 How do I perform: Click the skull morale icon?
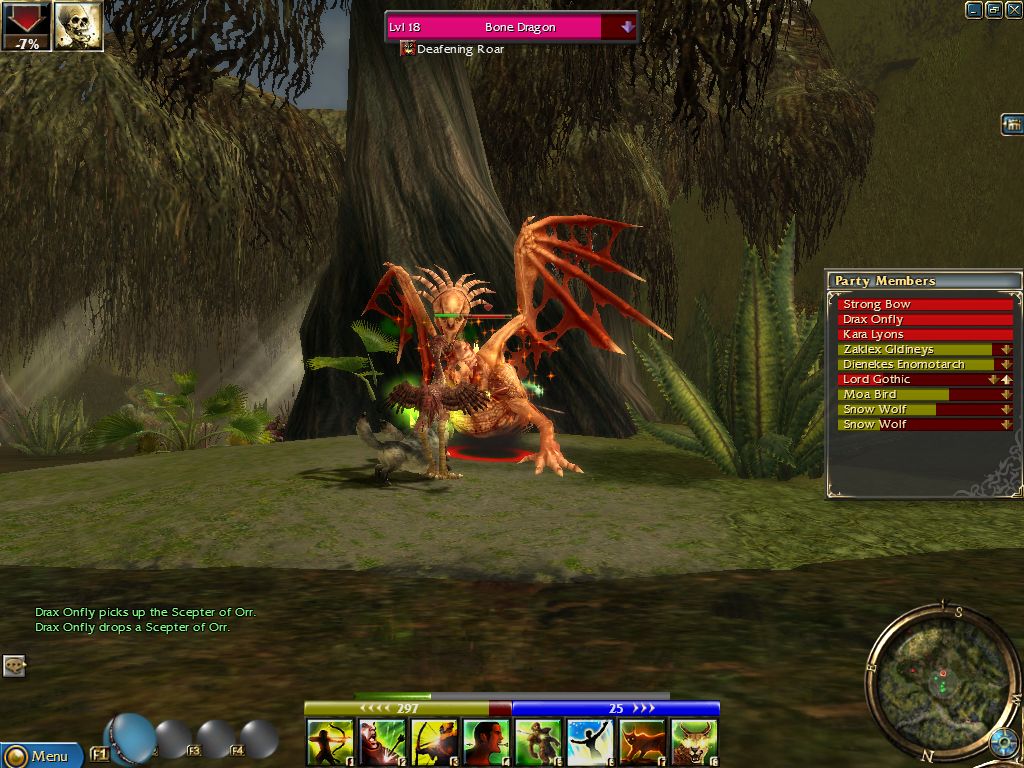78,25
